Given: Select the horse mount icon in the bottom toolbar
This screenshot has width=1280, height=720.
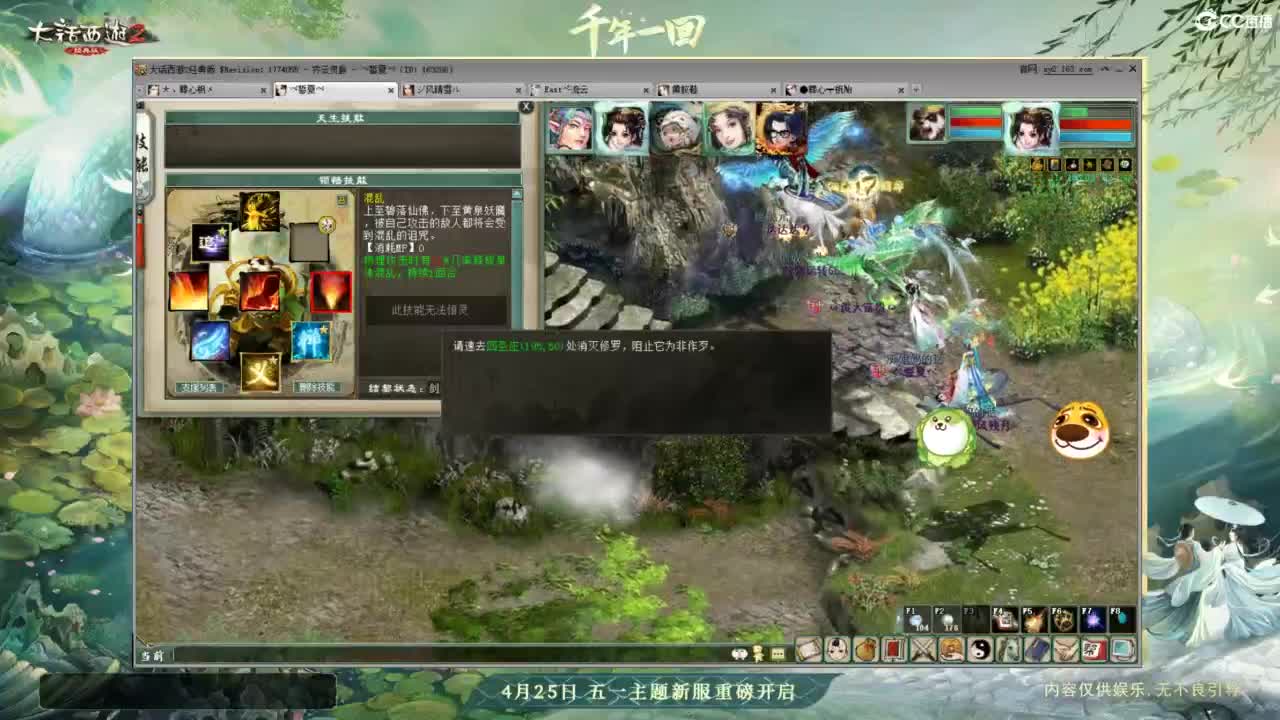Looking at the screenshot, I should click(1008, 648).
